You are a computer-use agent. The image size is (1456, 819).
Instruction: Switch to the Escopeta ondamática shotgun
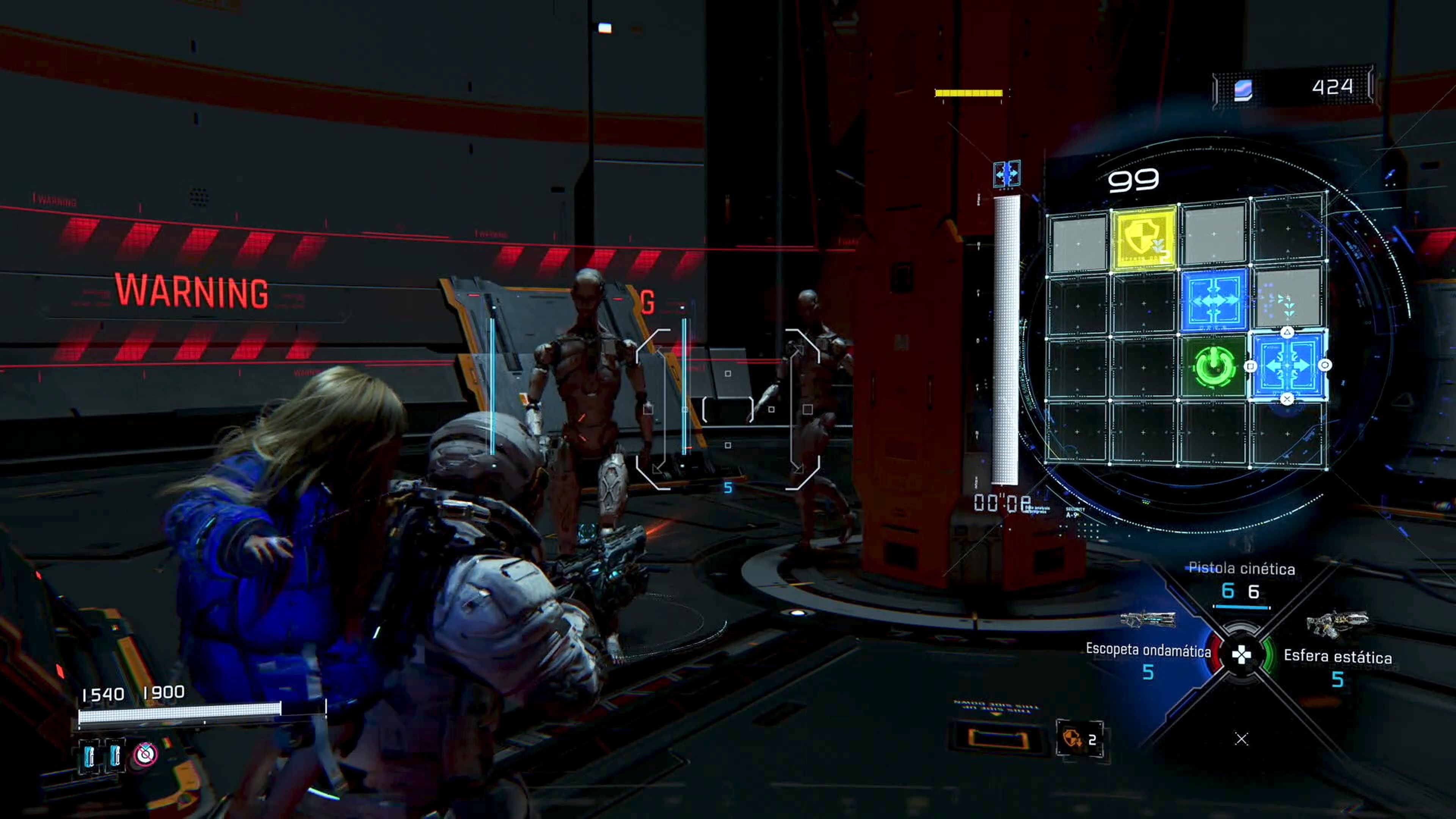click(x=1147, y=650)
